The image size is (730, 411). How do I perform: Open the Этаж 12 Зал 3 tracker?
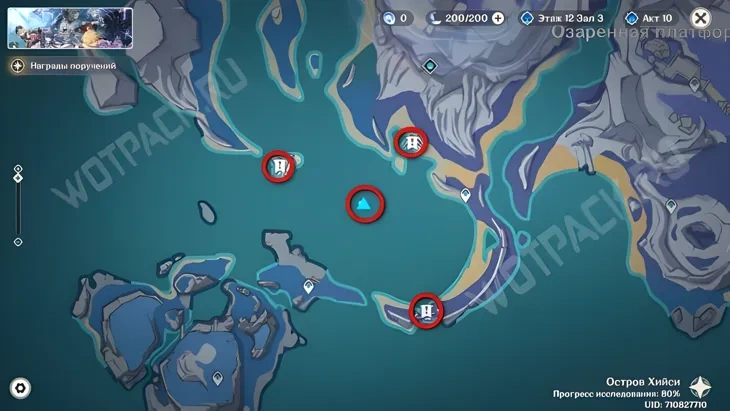pyautogui.click(x=565, y=18)
